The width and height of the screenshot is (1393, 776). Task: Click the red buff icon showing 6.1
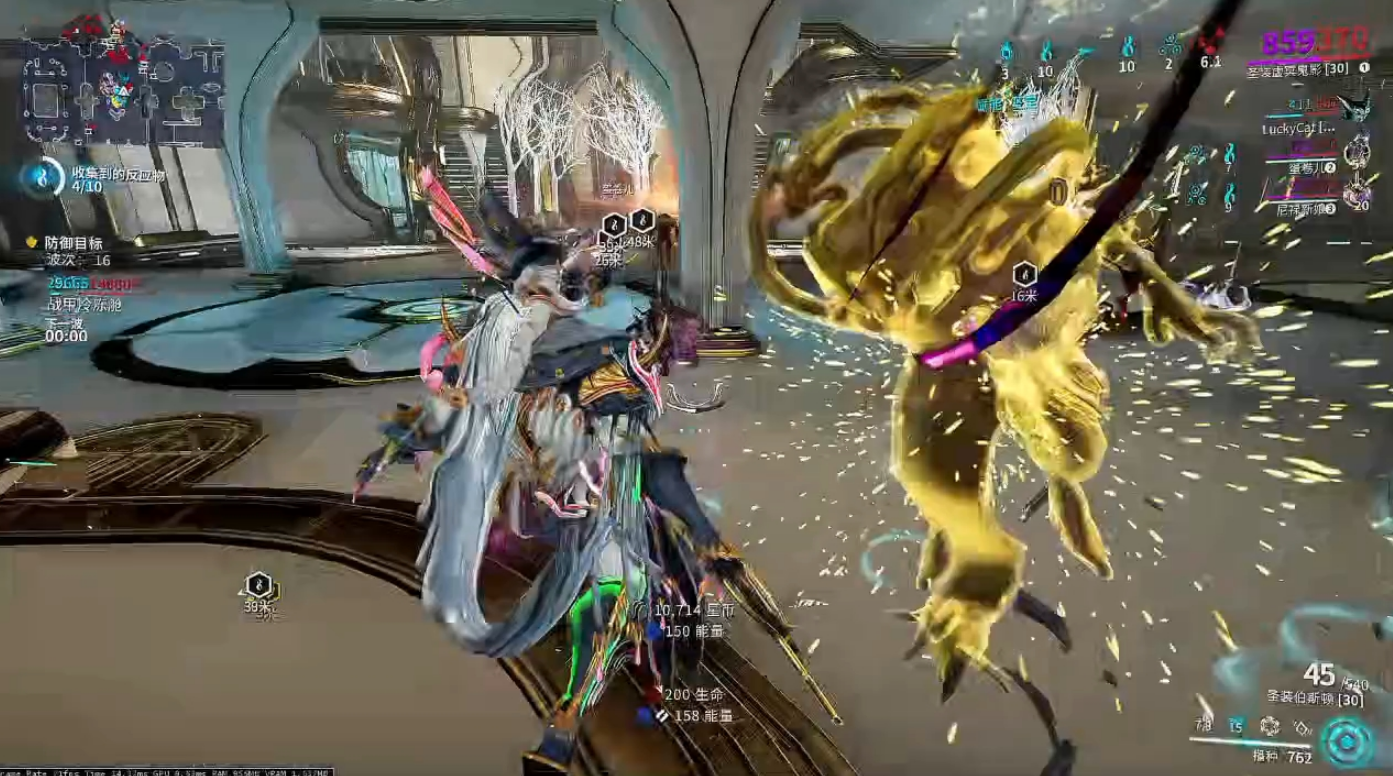1212,44
